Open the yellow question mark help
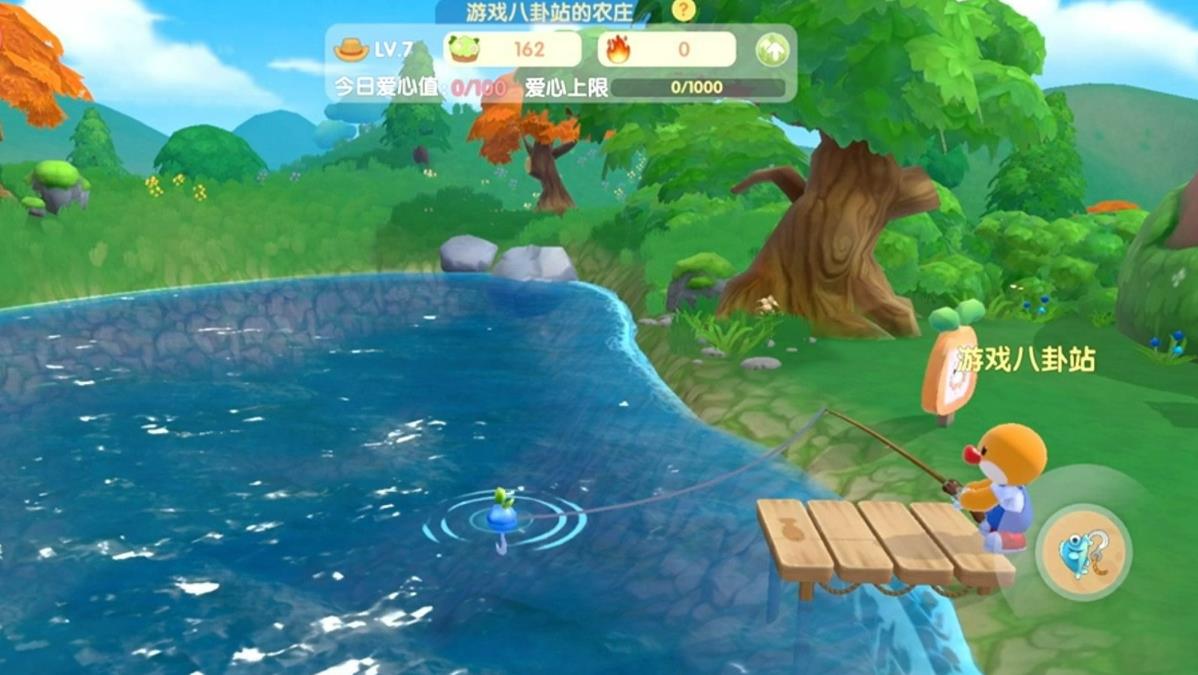 pos(683,11)
